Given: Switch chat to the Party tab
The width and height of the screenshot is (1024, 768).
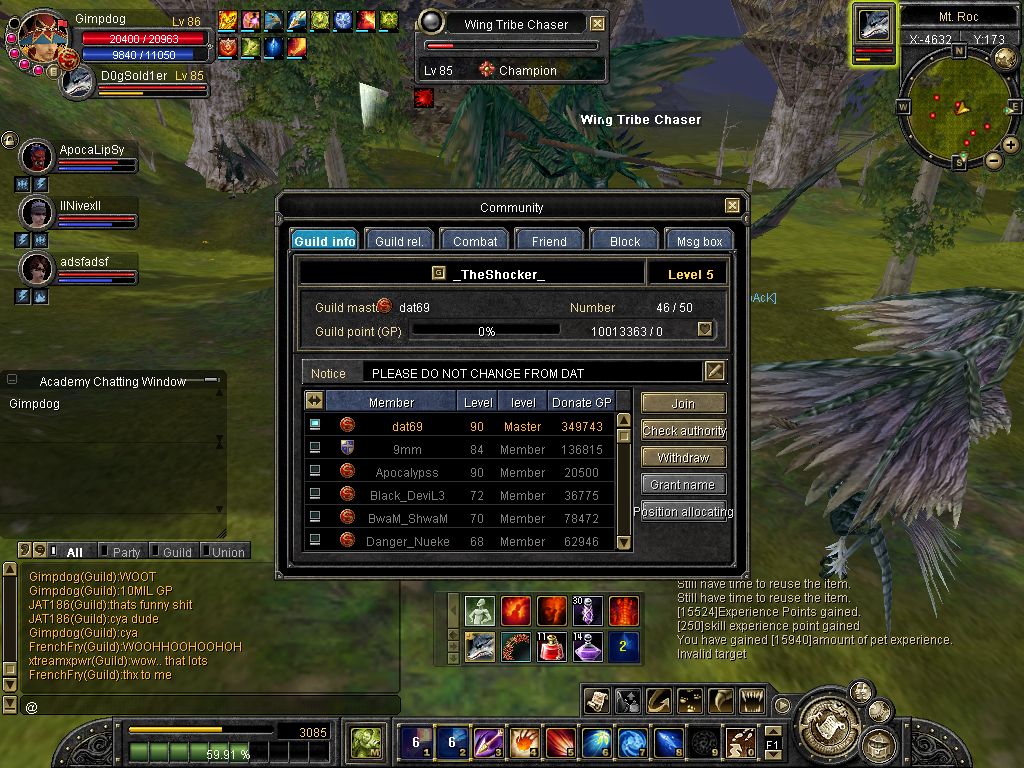Looking at the screenshot, I should point(120,552).
